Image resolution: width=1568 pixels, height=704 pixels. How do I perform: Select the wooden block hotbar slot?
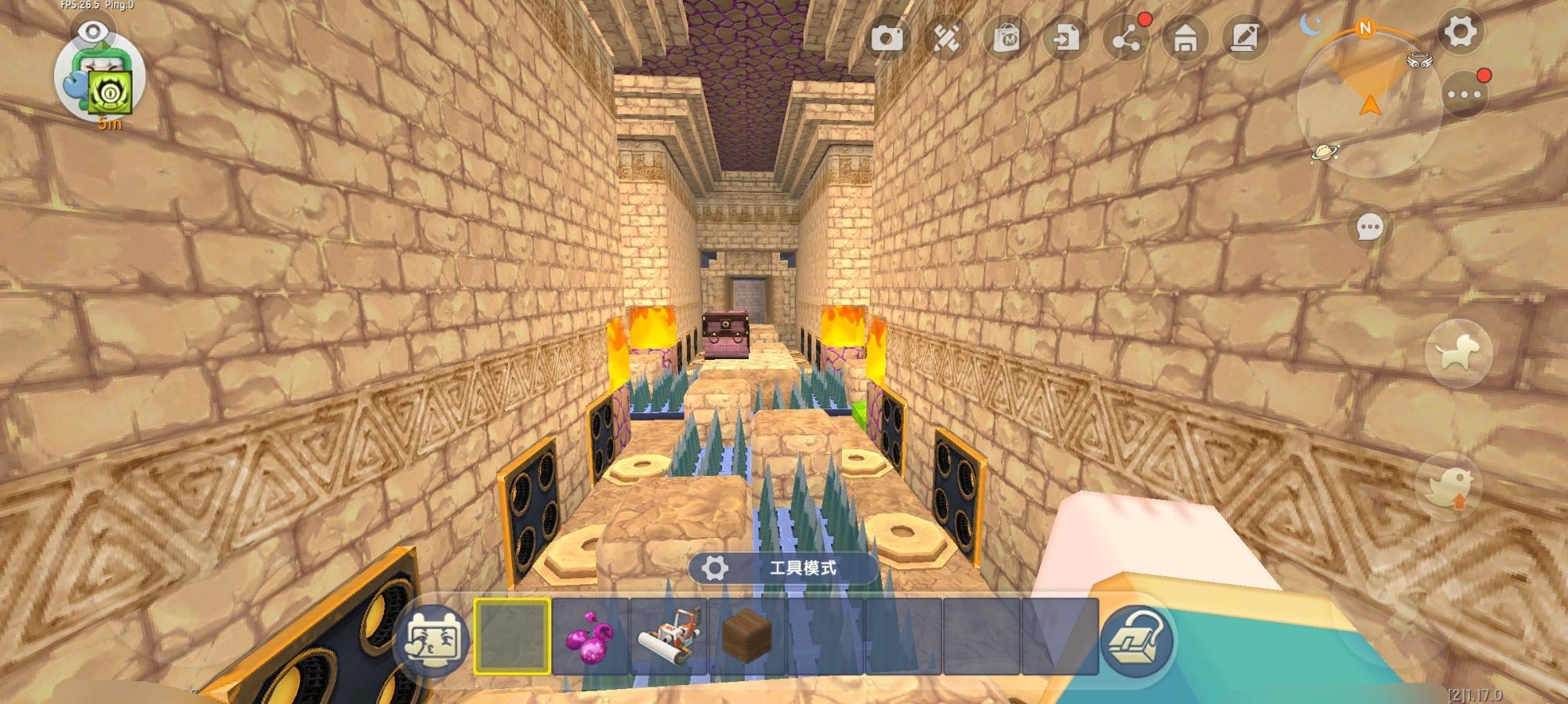click(x=746, y=636)
